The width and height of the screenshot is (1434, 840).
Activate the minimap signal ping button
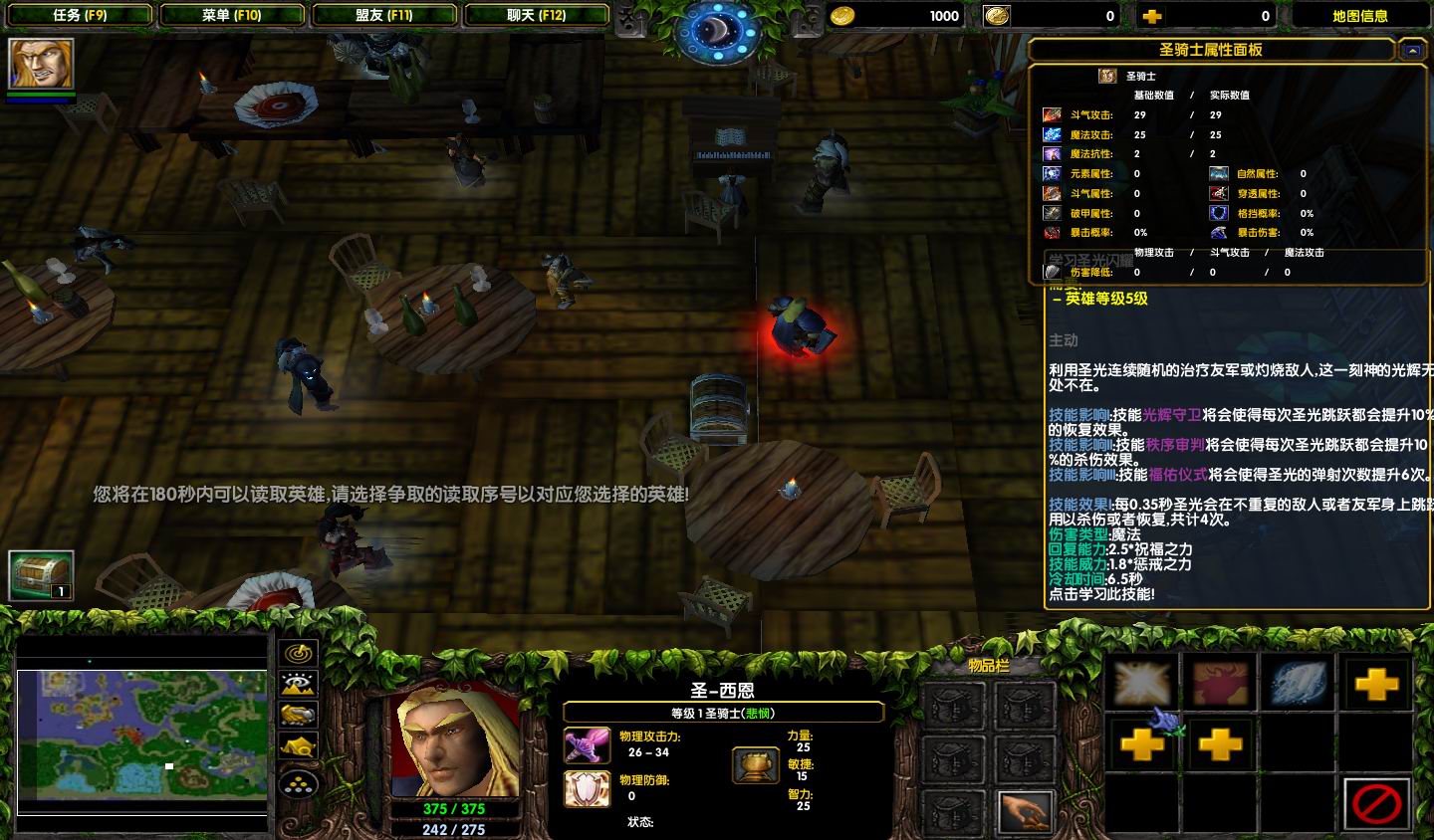(x=299, y=653)
